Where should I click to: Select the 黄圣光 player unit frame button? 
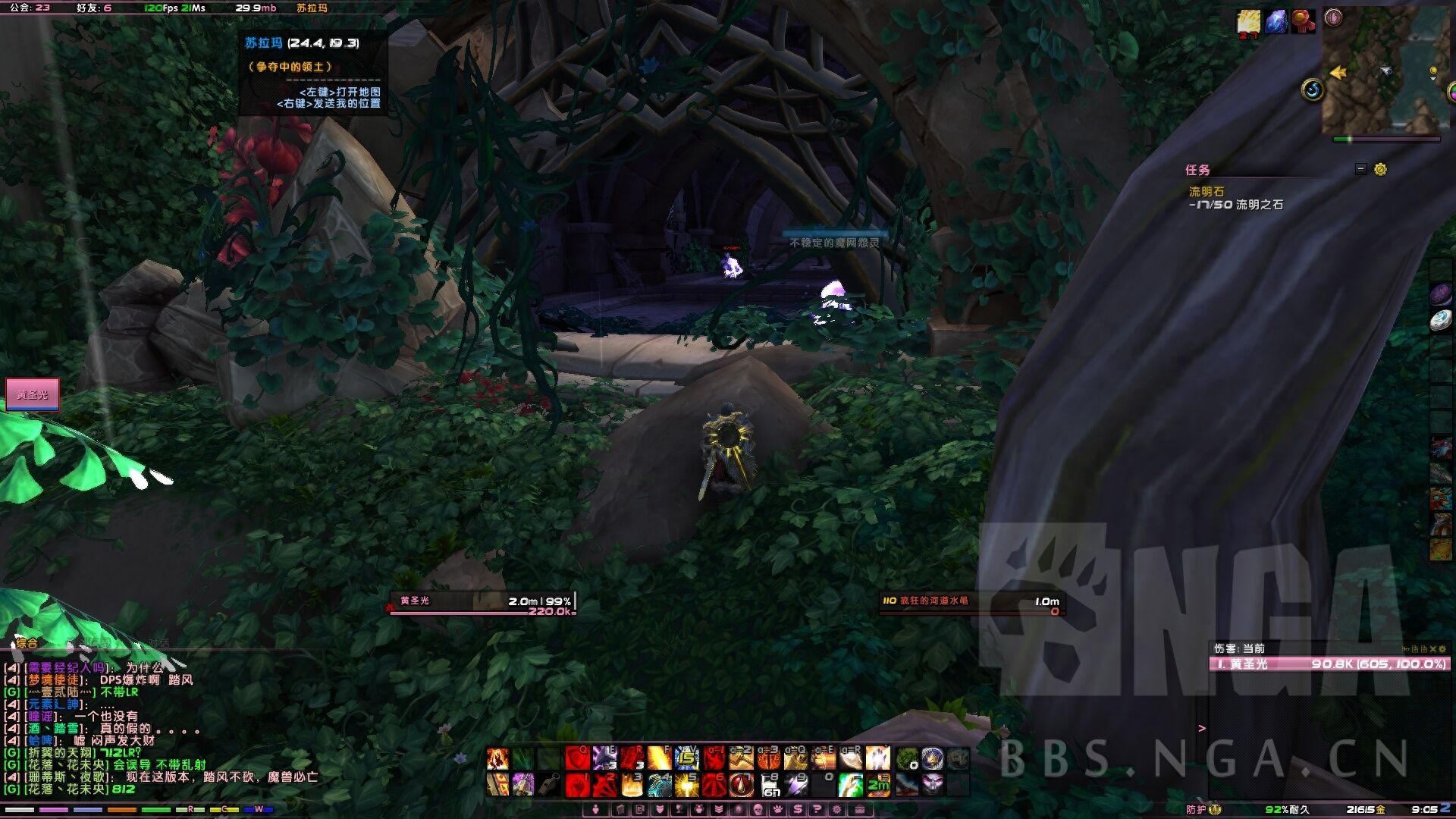(x=33, y=394)
